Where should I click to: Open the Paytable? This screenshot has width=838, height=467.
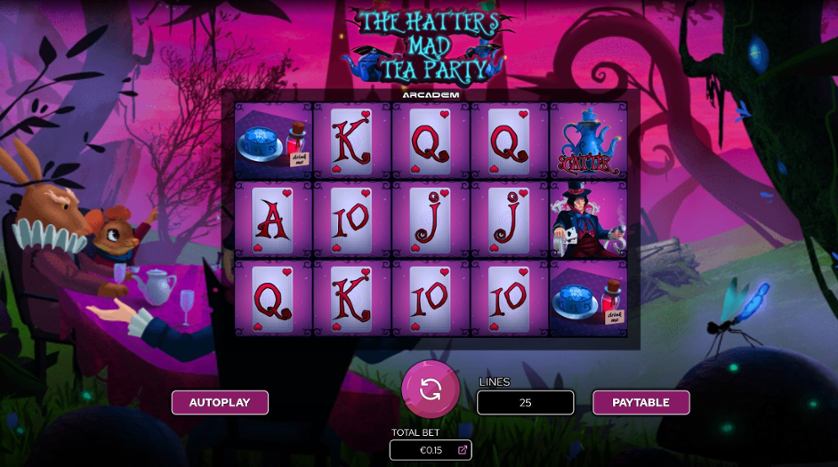coord(641,402)
